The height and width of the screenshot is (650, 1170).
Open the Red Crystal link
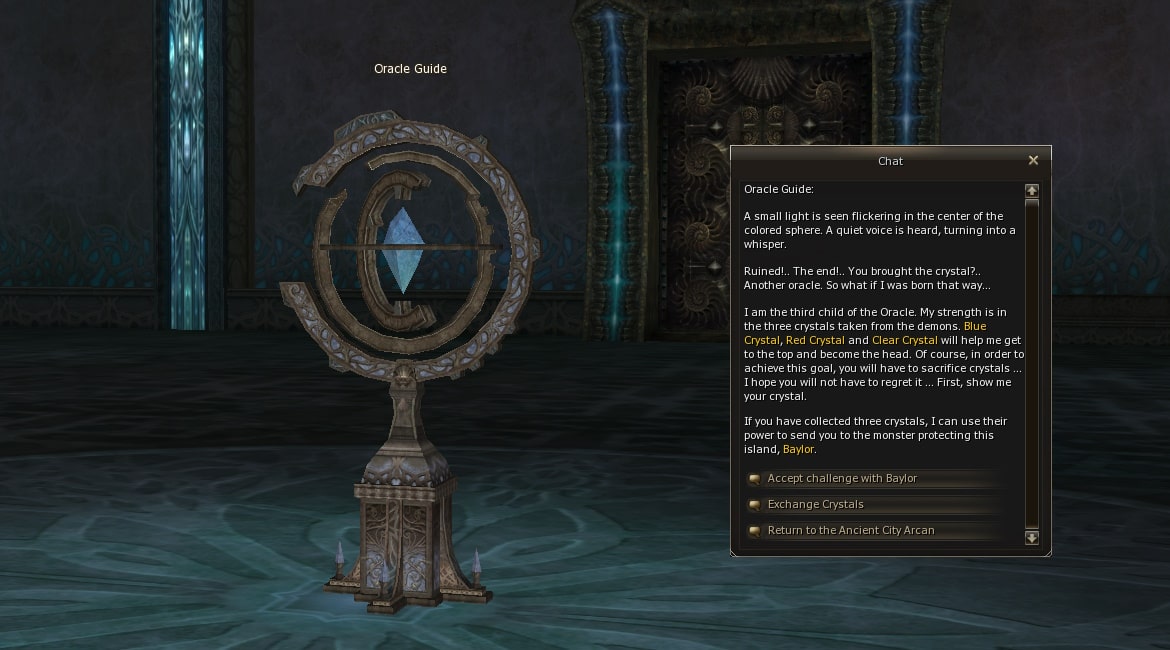(815, 341)
